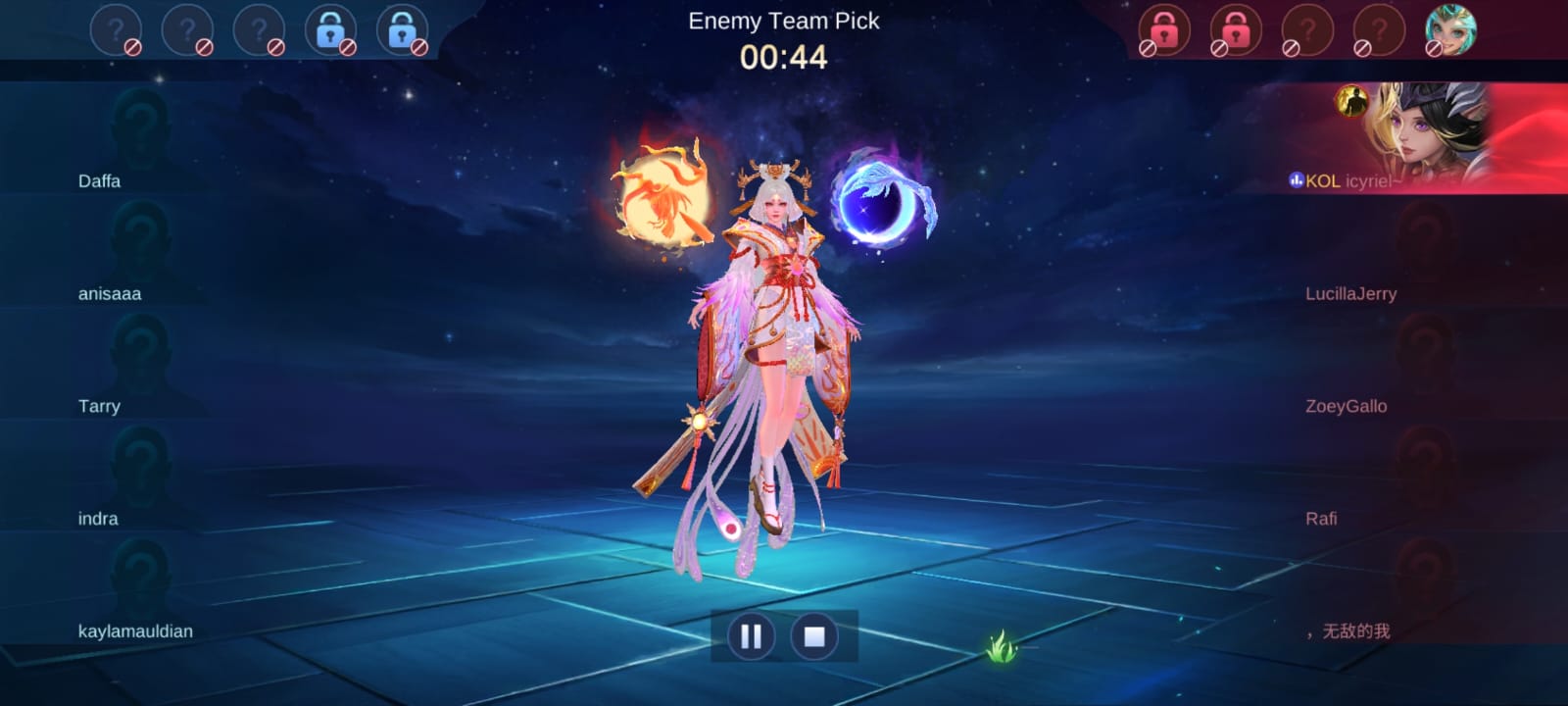Click the Enemy Team Pick title
The width and height of the screenshot is (1568, 706).
[x=784, y=22]
